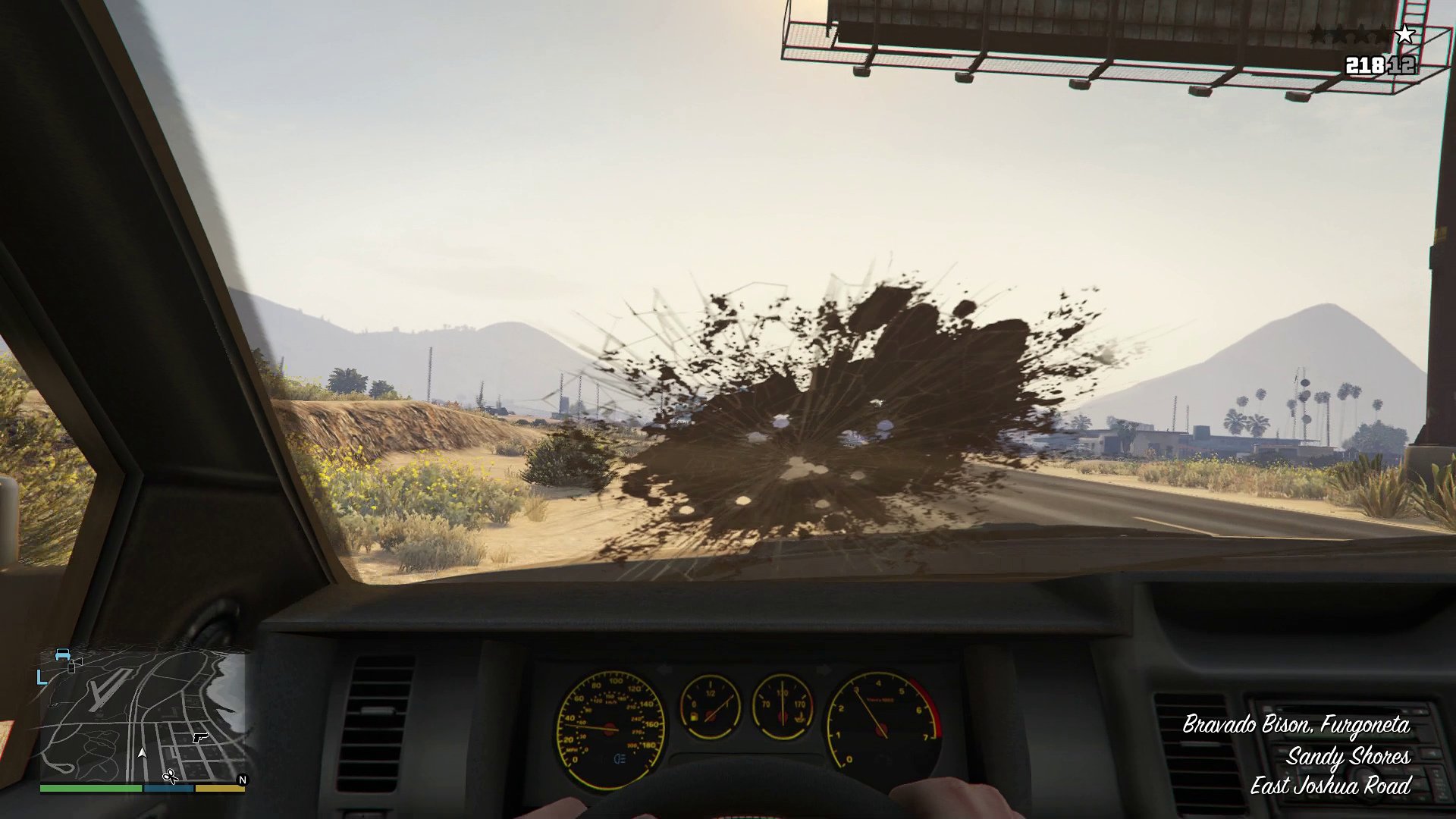This screenshot has height=819, width=1456.
Task: Toggle the left turn signal arrow indicator
Action: click(x=664, y=667)
